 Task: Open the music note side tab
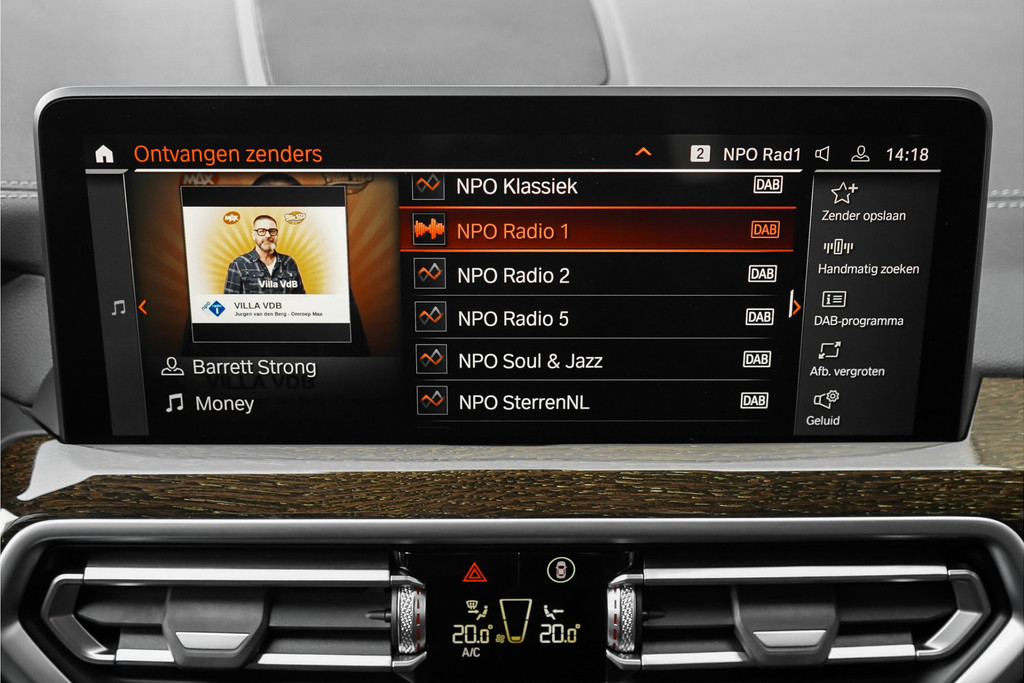(118, 308)
